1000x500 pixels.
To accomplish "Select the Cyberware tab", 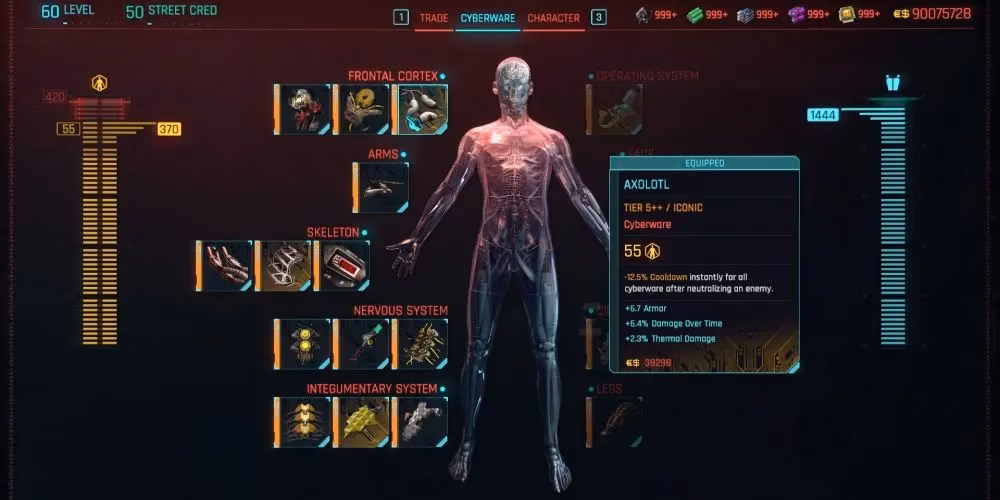I will click(488, 18).
